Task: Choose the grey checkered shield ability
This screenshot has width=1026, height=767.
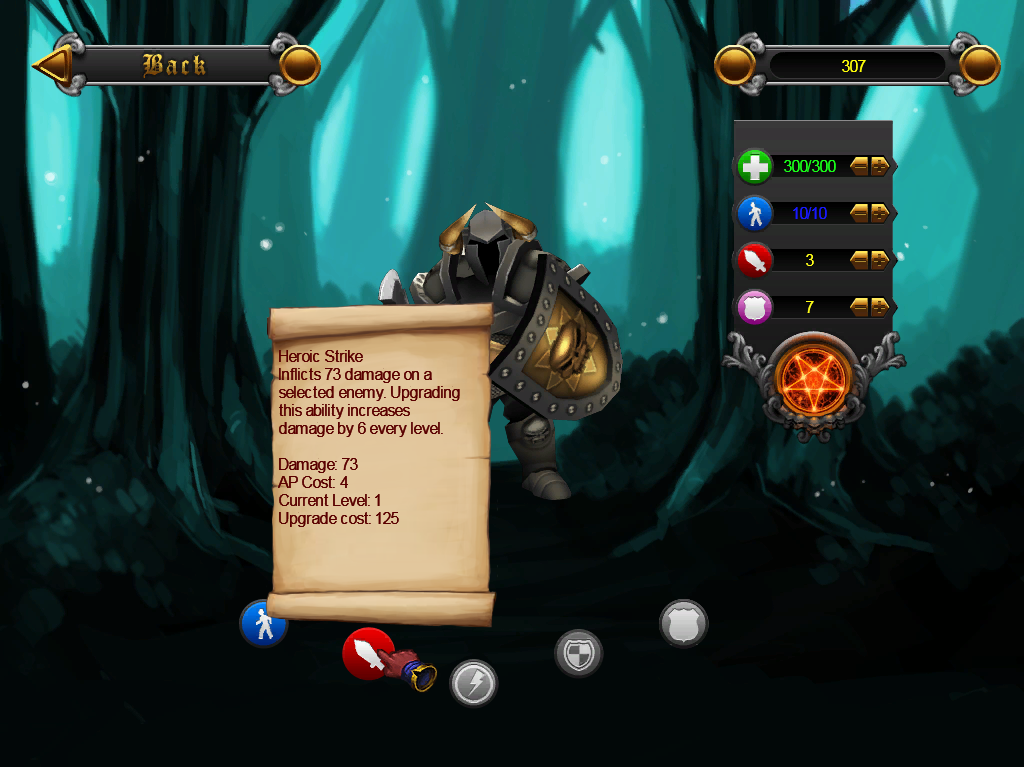Action: 579,654
